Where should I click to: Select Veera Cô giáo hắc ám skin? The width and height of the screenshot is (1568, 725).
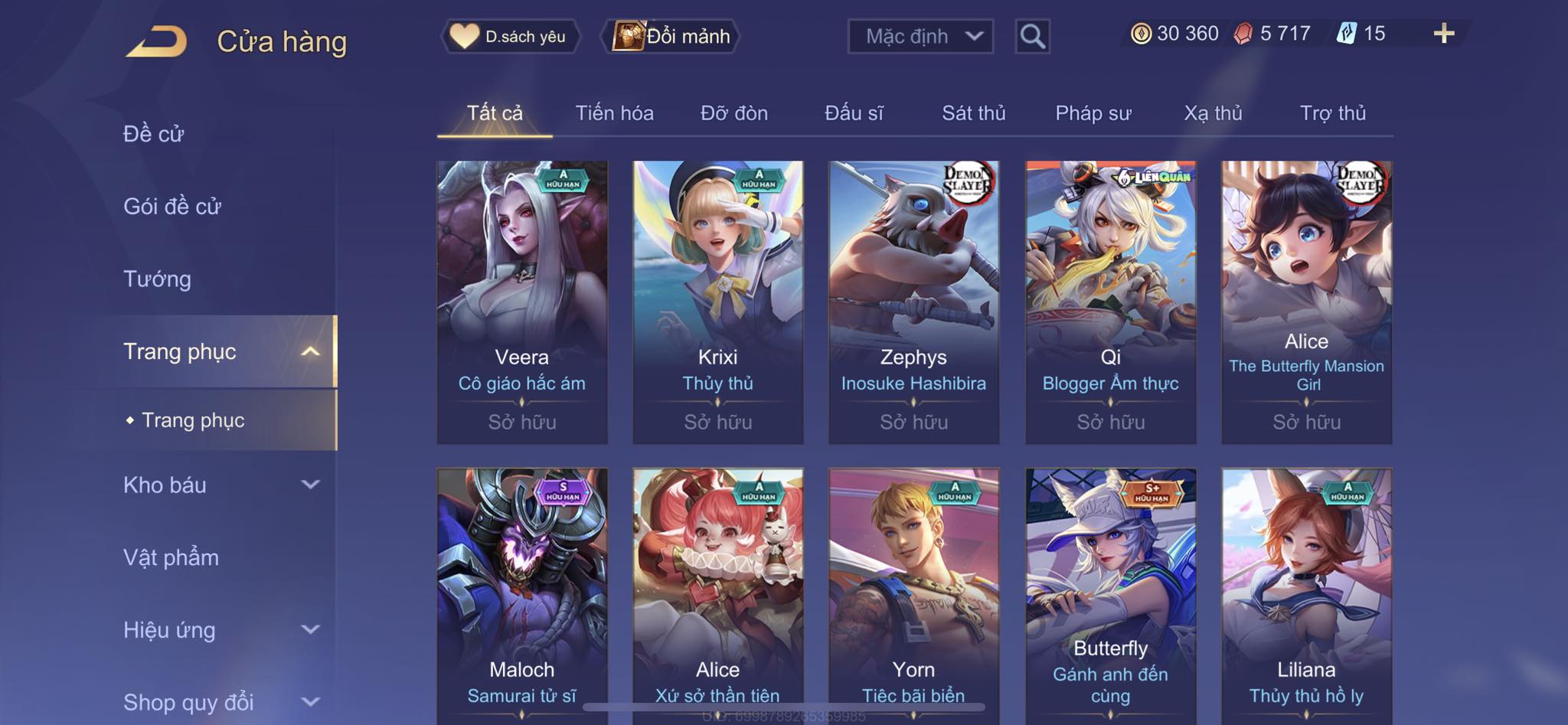522,302
